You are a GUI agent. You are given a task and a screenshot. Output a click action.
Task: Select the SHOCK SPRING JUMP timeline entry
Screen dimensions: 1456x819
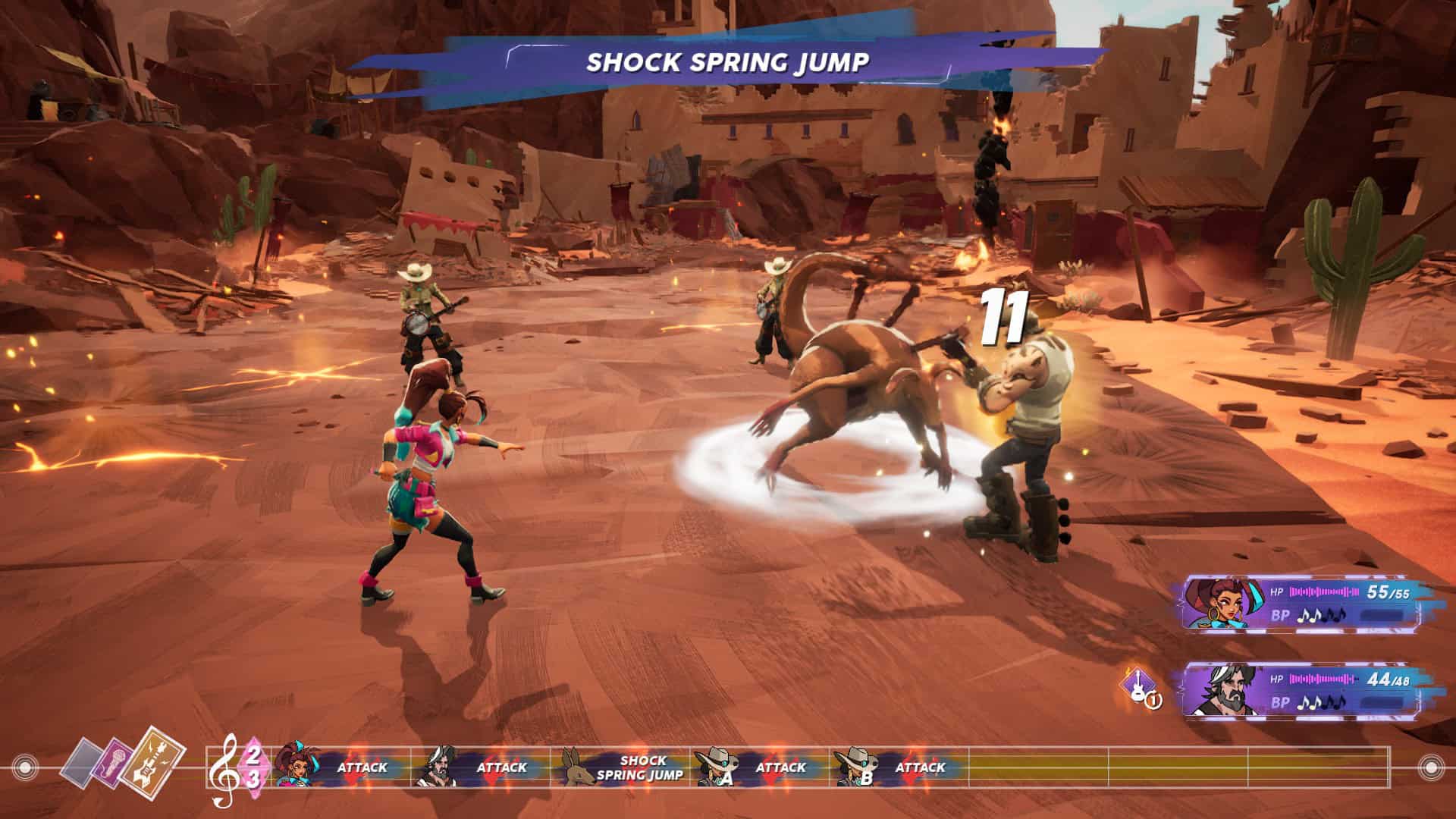click(x=641, y=767)
